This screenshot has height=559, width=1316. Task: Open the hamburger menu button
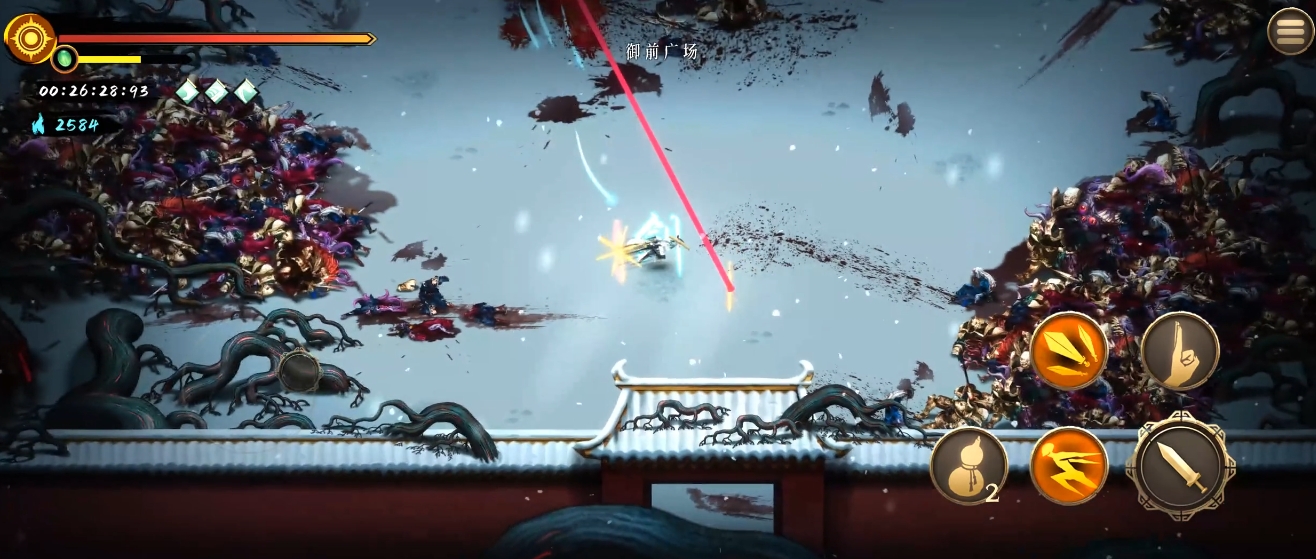pos(1291,32)
